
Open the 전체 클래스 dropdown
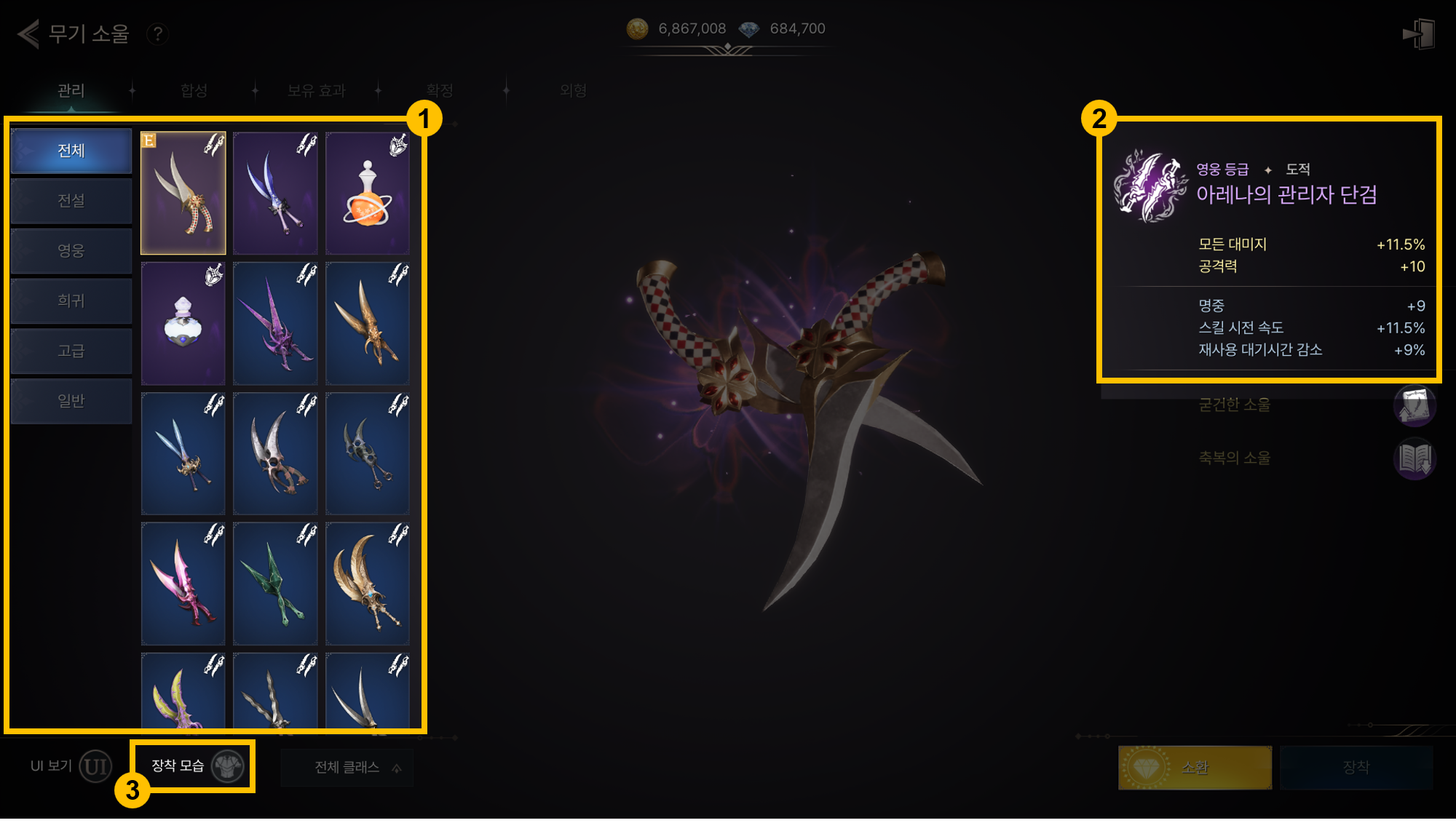coord(347,768)
